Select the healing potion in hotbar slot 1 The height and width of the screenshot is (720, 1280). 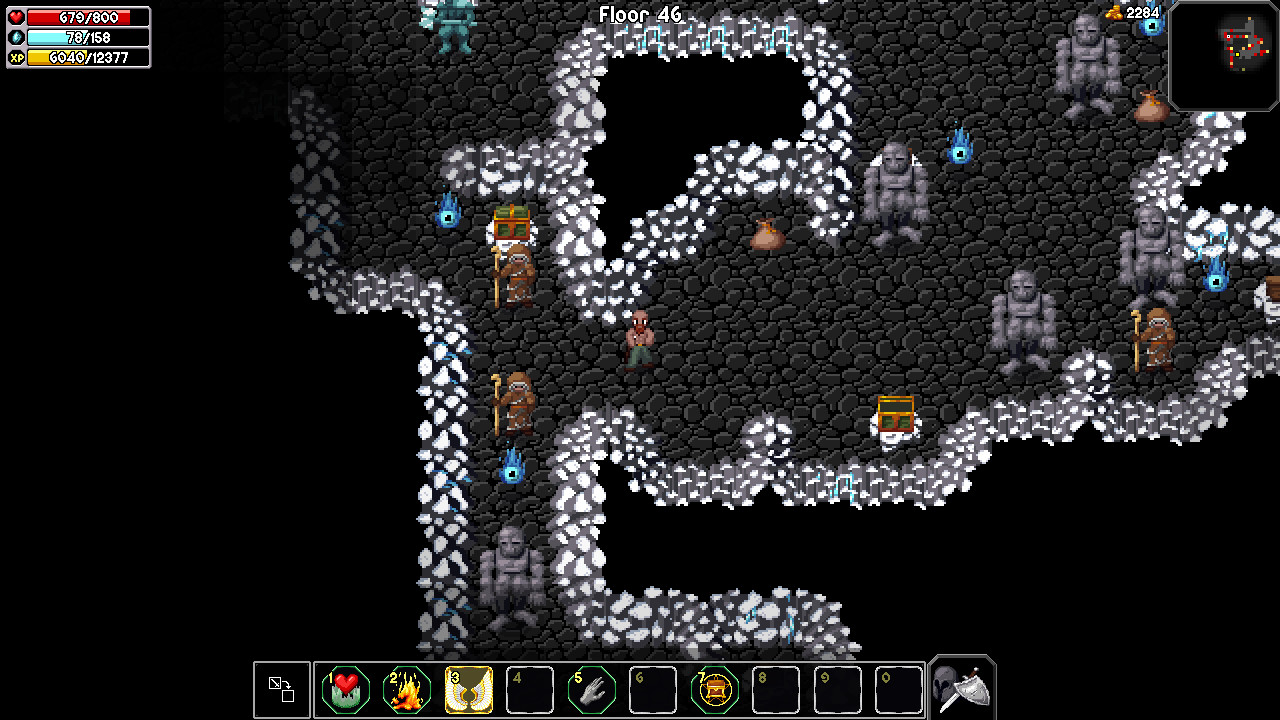click(x=345, y=688)
